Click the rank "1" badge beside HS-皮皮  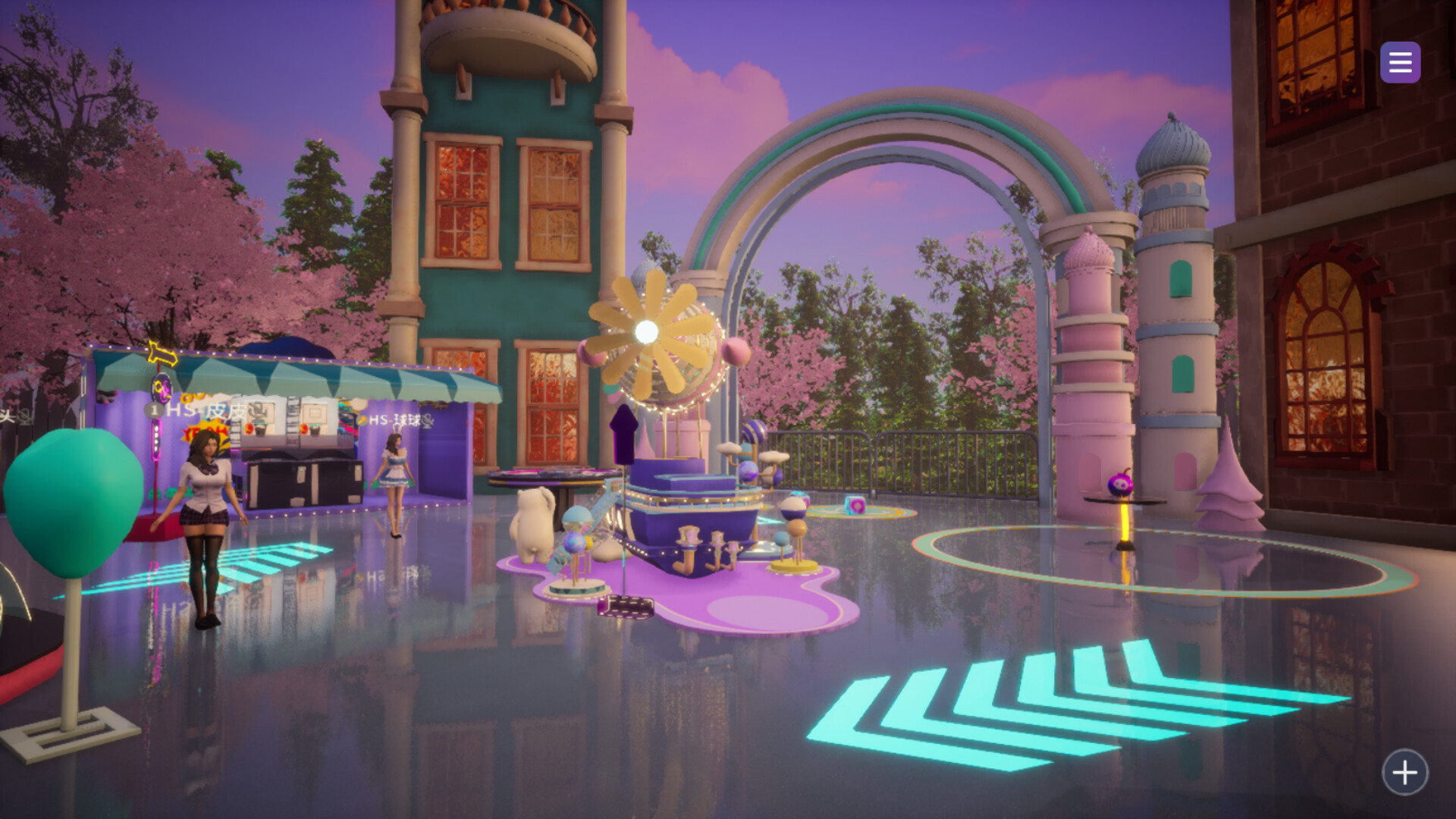(155, 410)
